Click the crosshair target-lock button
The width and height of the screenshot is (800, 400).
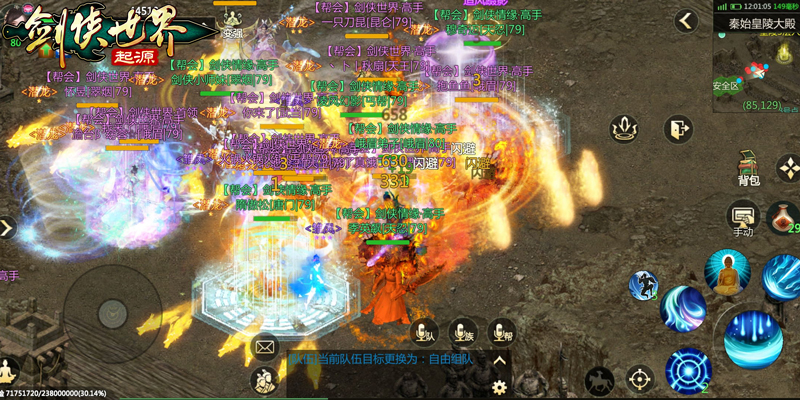[640, 380]
